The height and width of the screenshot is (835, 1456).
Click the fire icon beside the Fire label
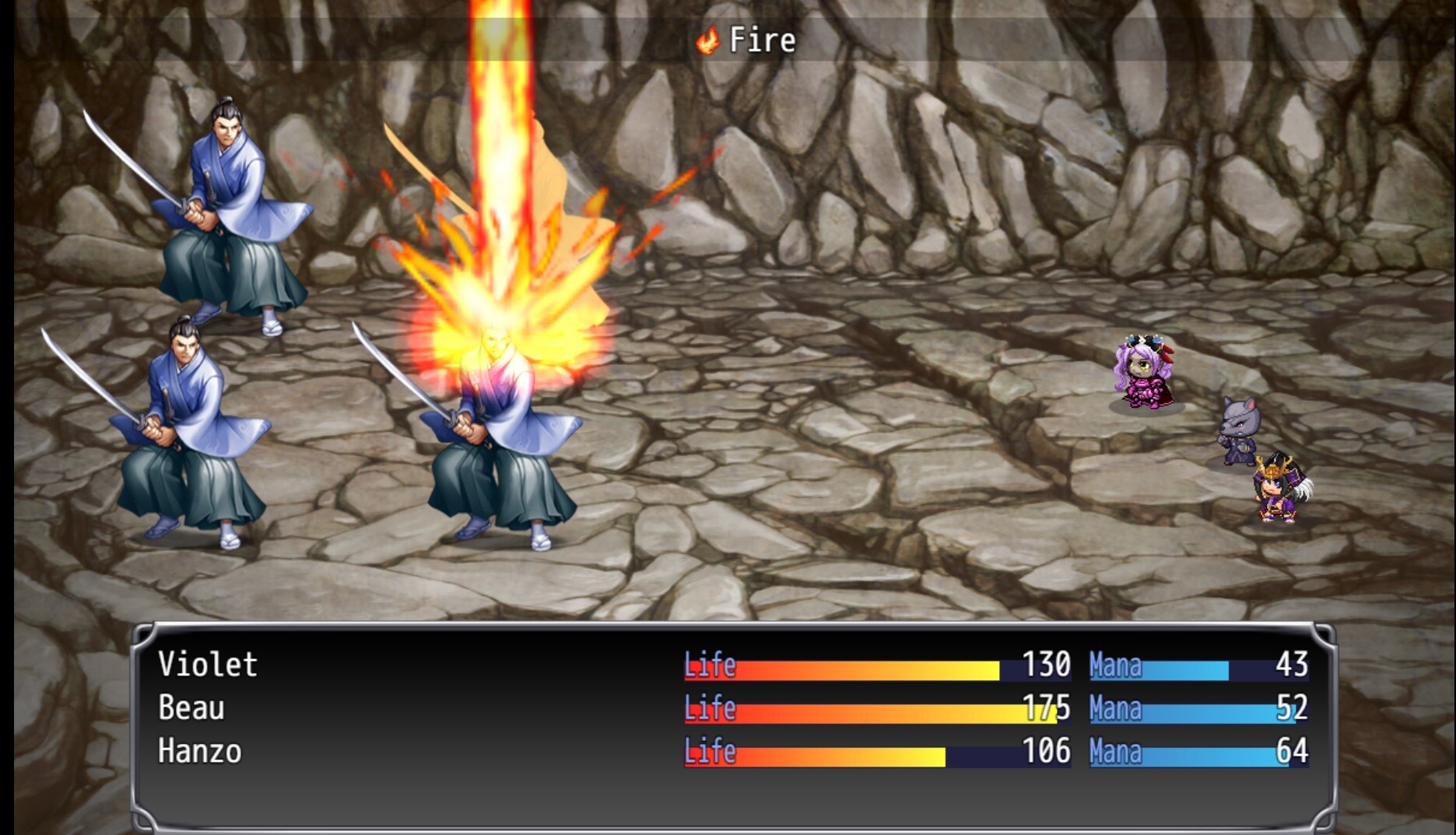pyautogui.click(x=709, y=40)
